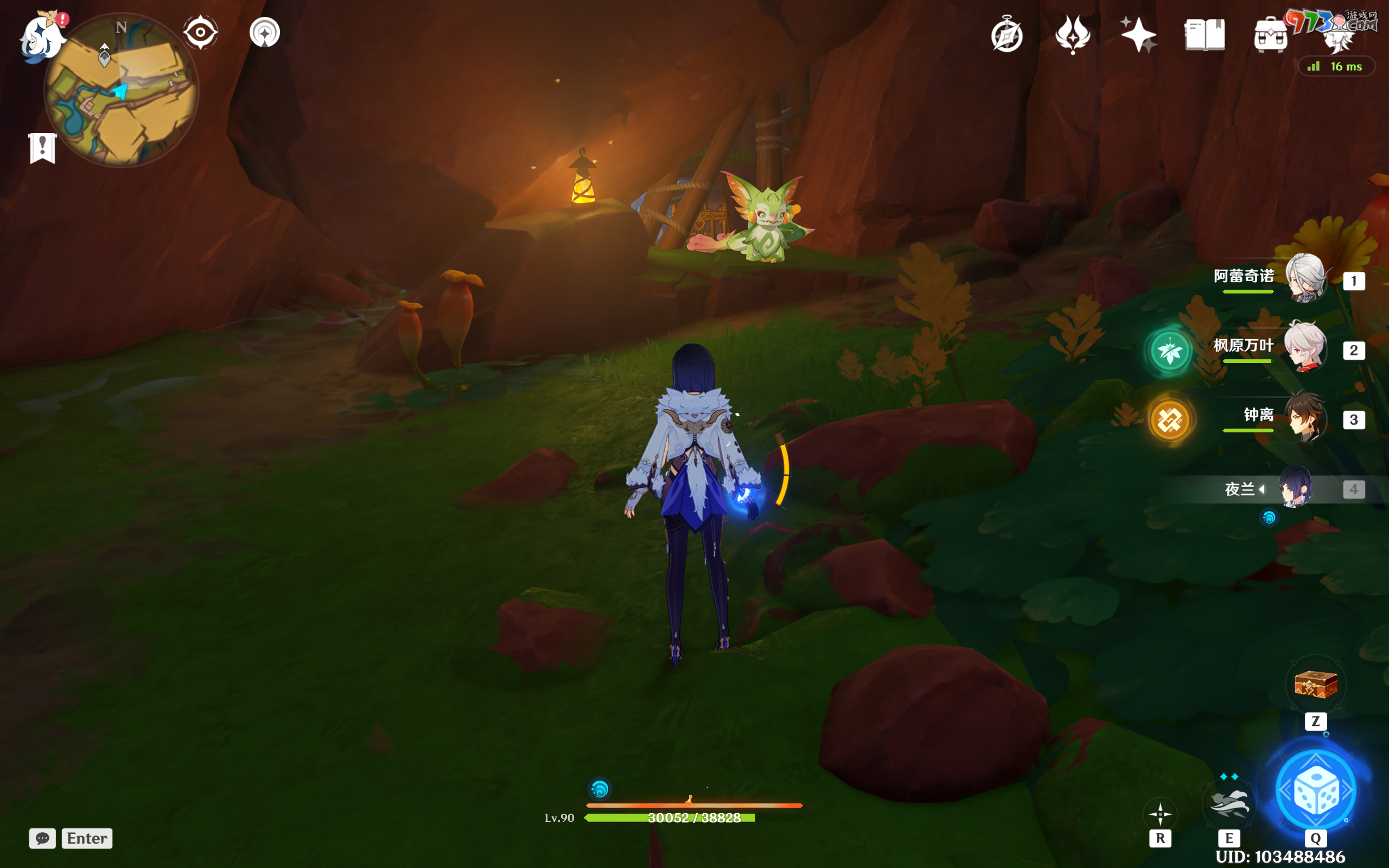Open the quest bookmark with exclamation mark
The width and height of the screenshot is (1389, 868).
pyautogui.click(x=42, y=148)
